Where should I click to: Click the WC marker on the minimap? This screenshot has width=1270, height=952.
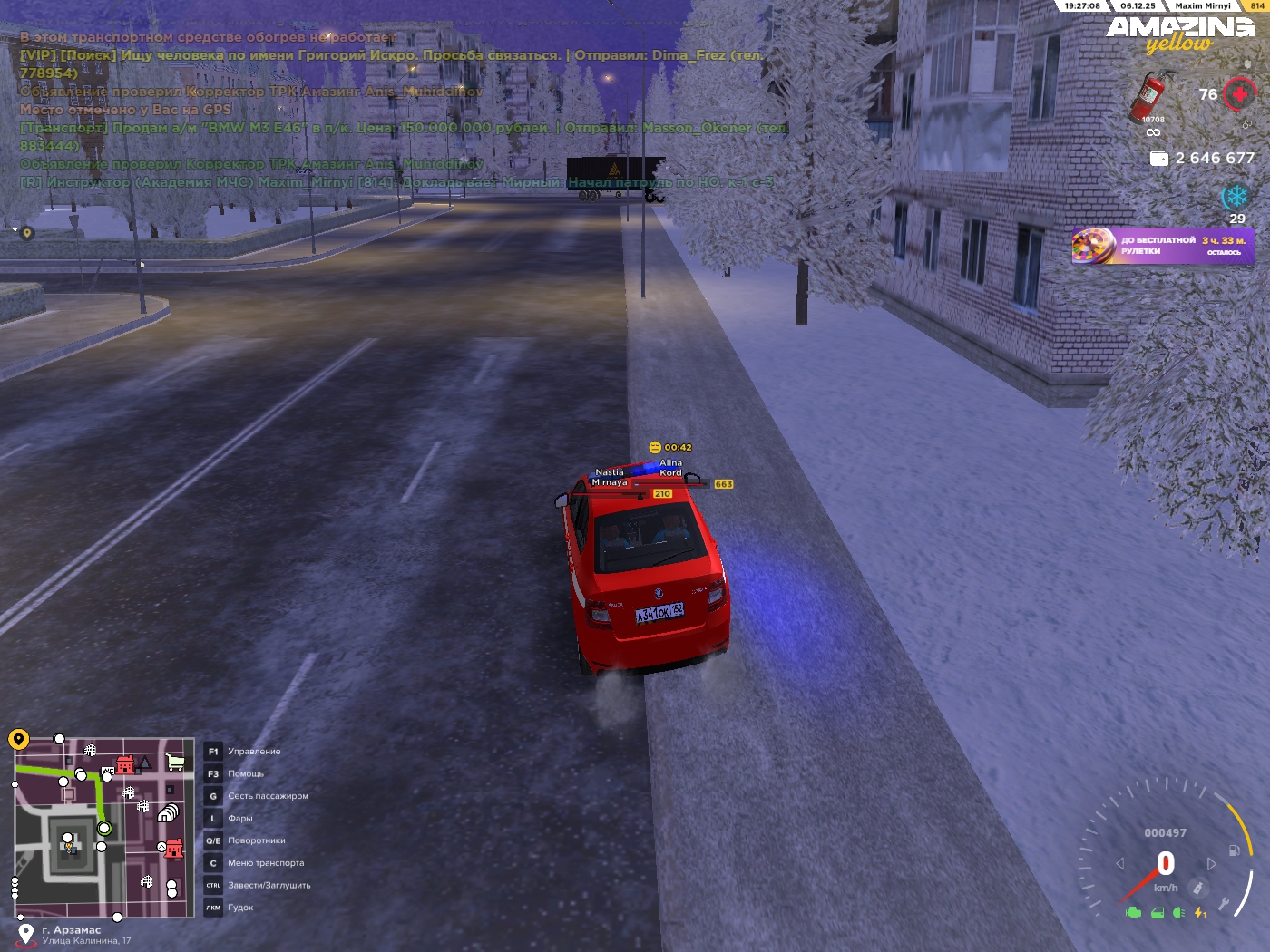pos(108,771)
